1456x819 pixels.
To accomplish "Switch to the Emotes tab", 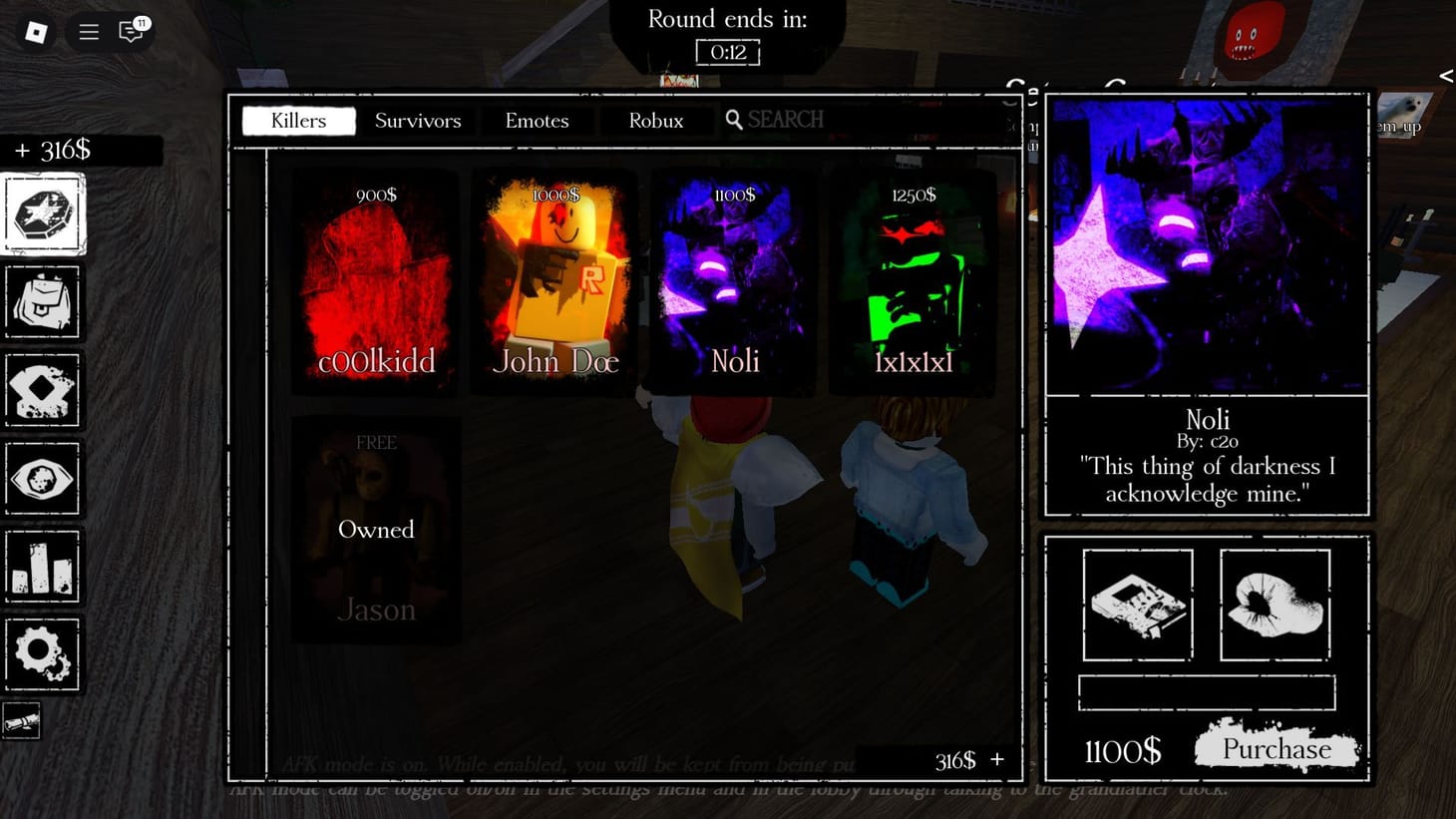I will click(538, 121).
